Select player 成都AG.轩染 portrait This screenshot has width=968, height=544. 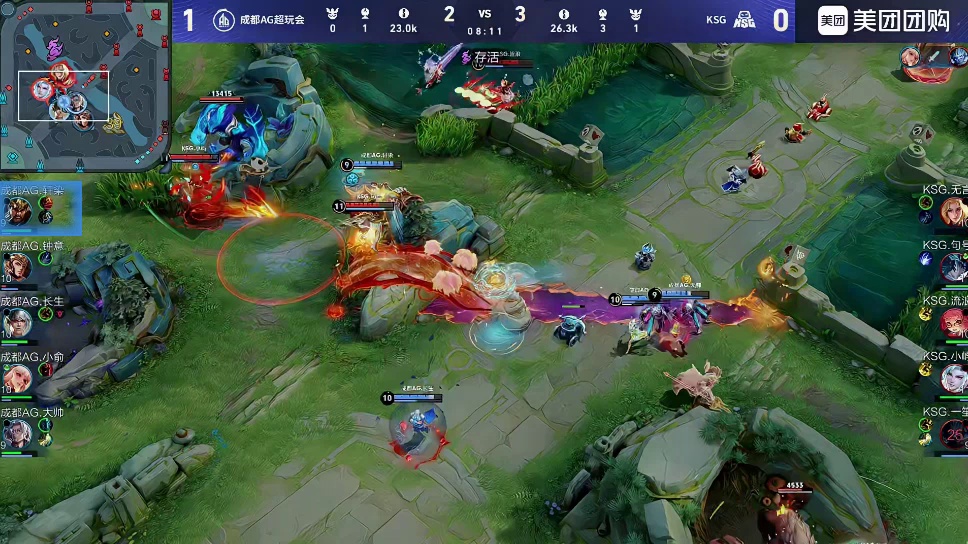click(17, 211)
